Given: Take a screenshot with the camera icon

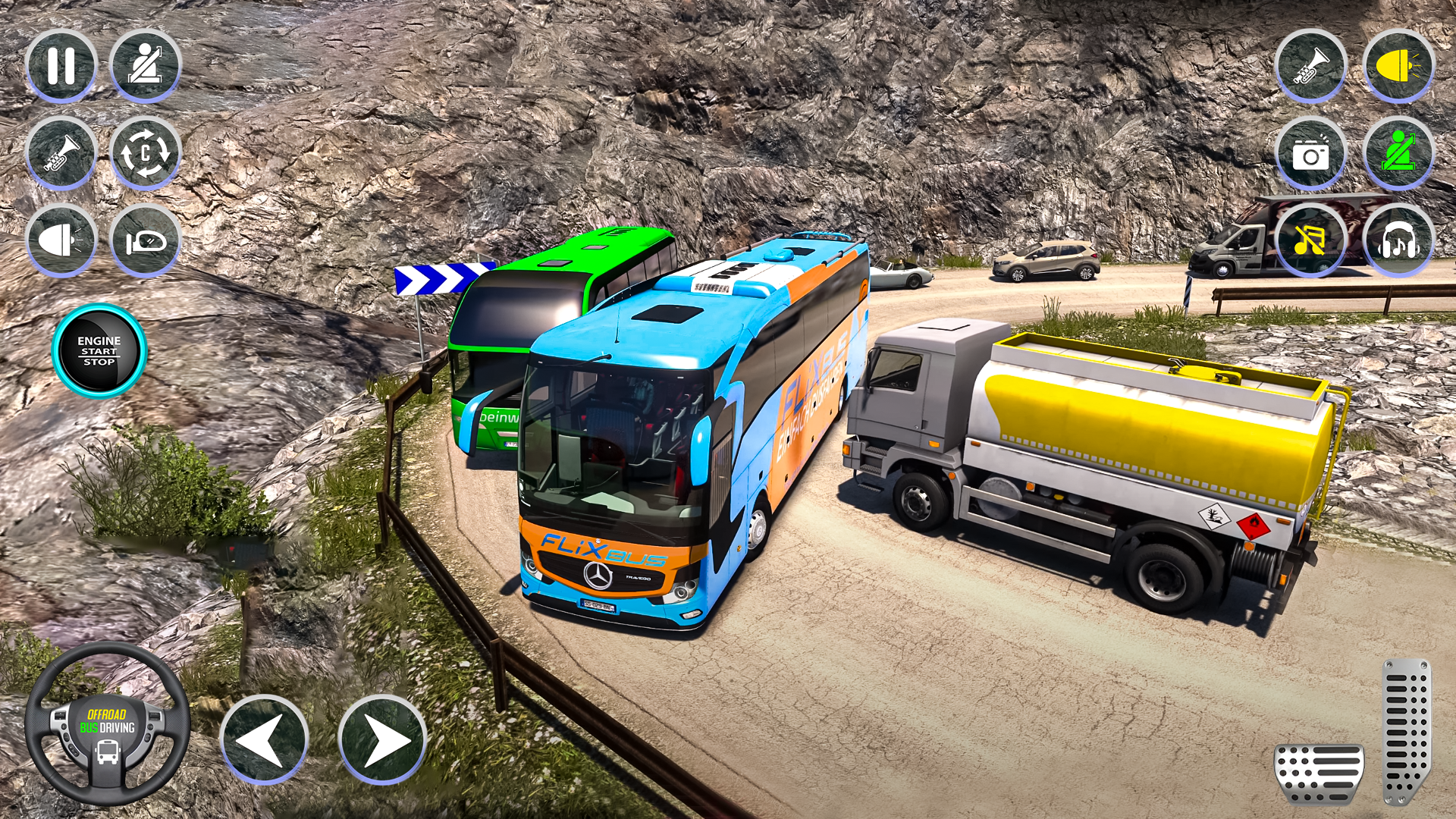Looking at the screenshot, I should tap(1312, 152).
